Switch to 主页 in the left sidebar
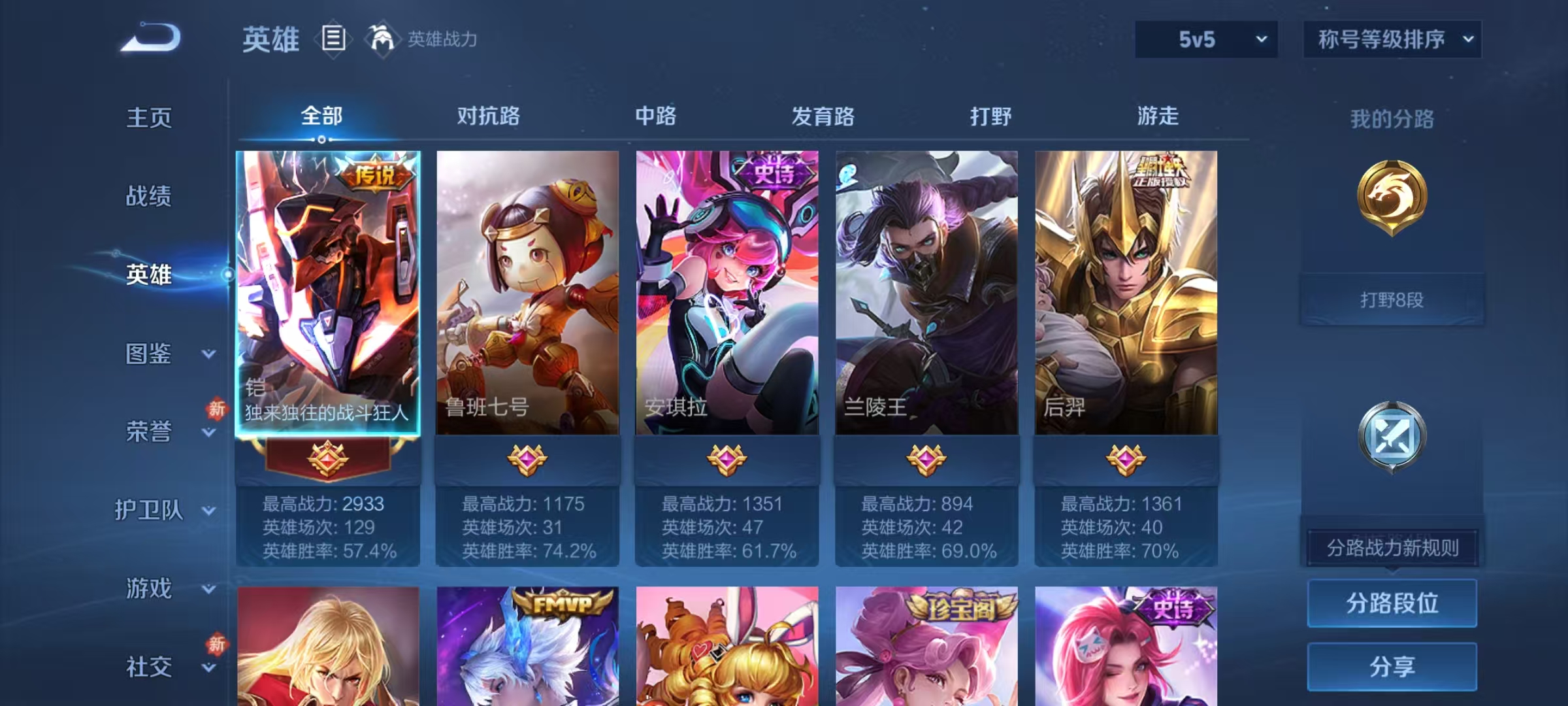The image size is (1568, 706). click(x=150, y=119)
